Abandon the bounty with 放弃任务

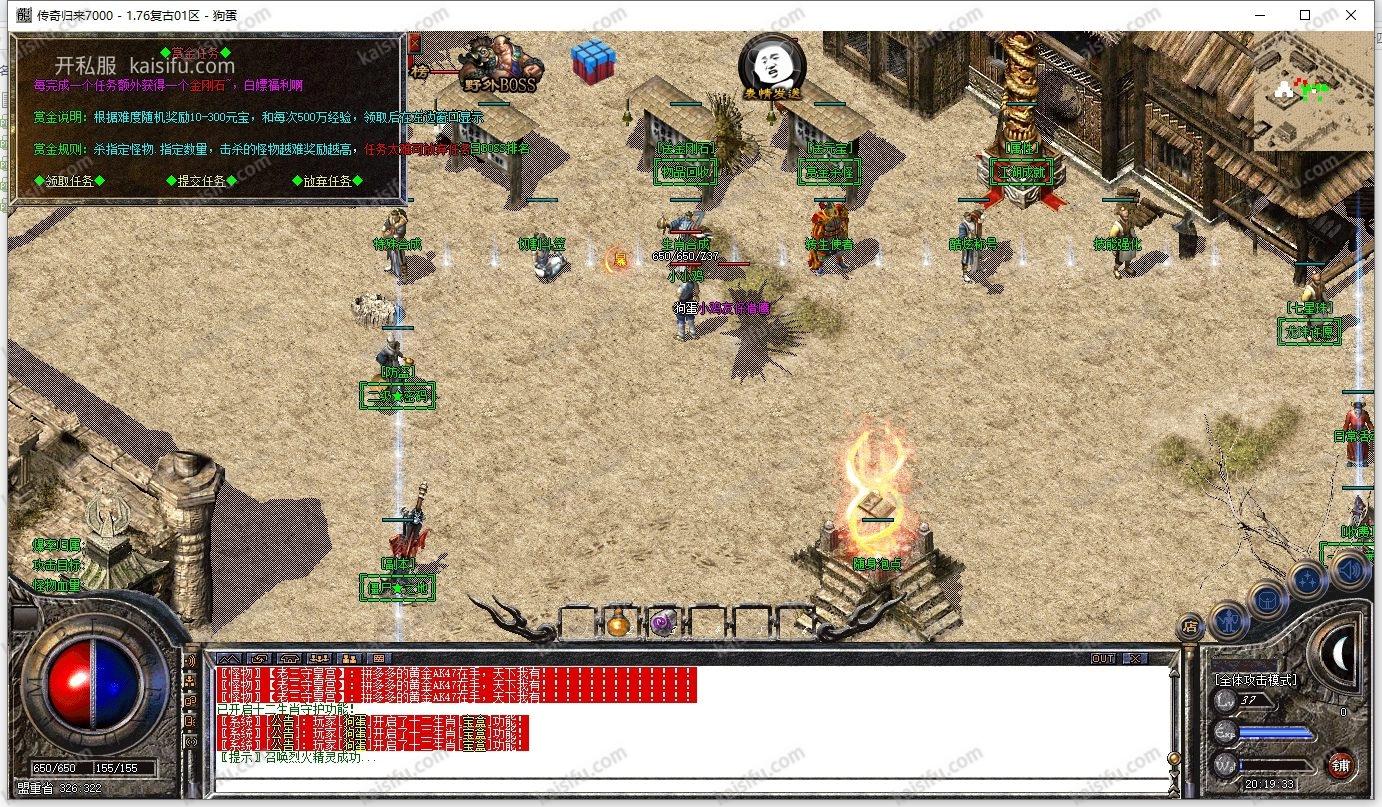(x=327, y=181)
